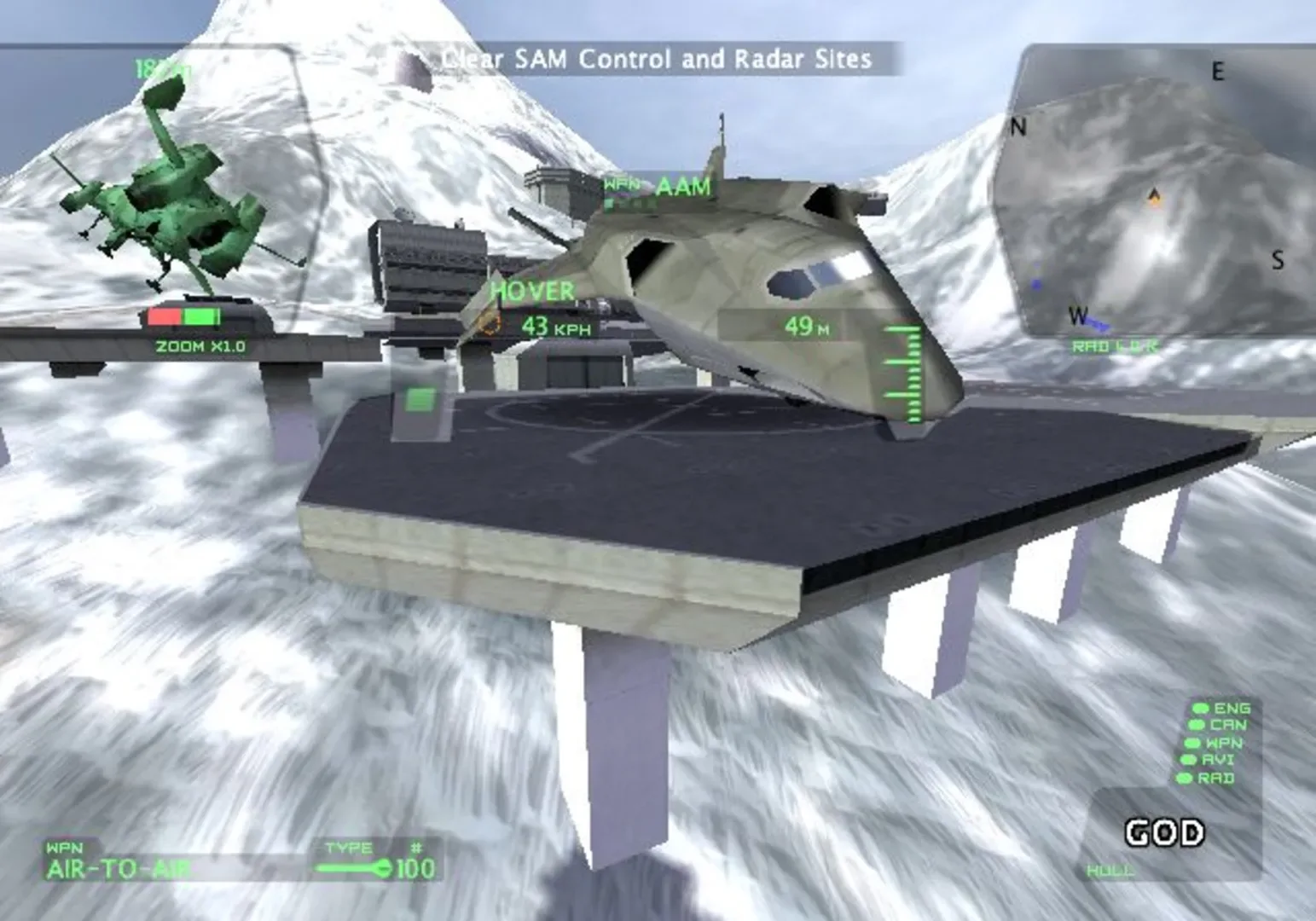
Task: Select the HULL tab on the damage panel
Action: click(1110, 872)
